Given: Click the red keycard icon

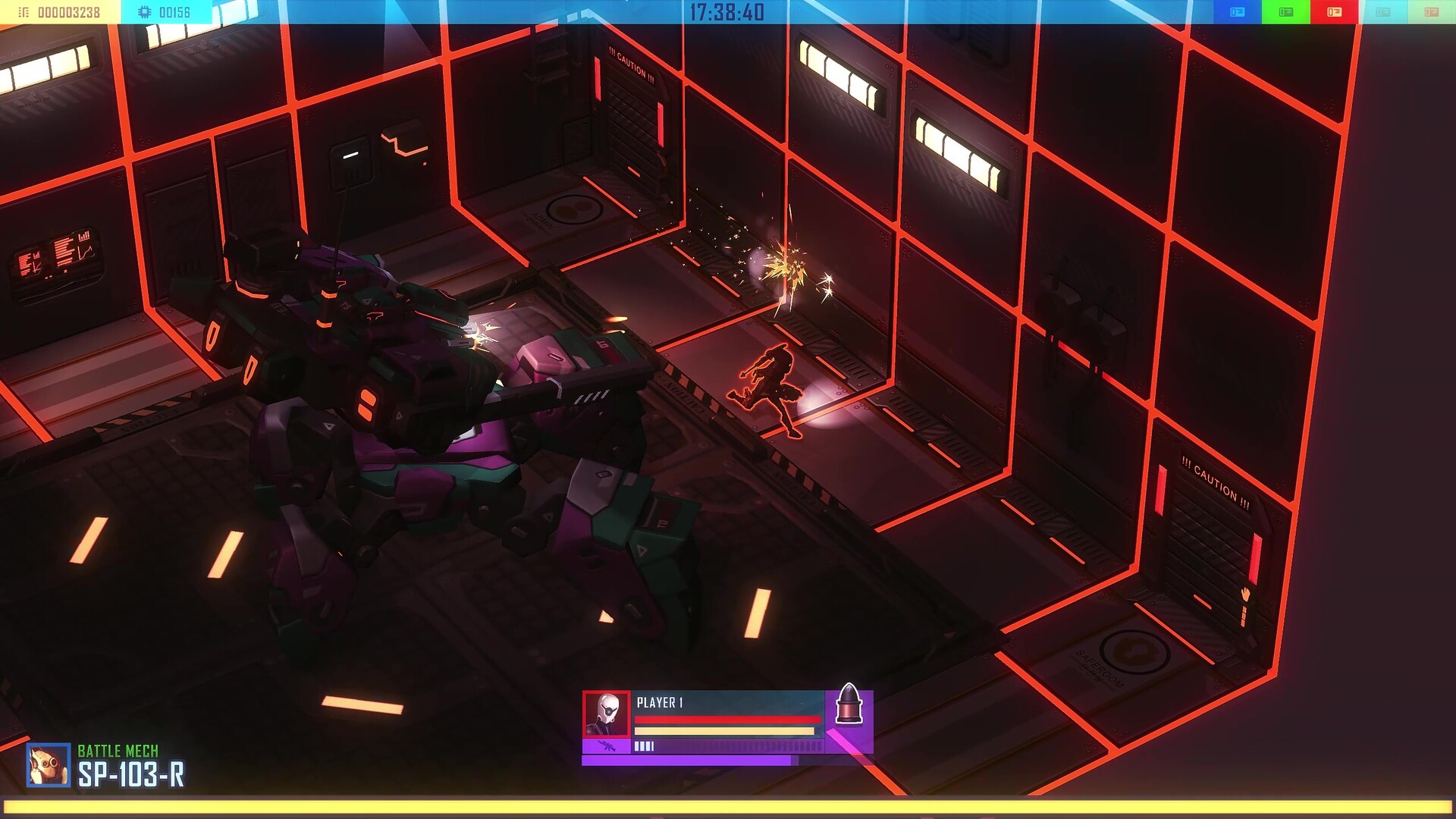Looking at the screenshot, I should [x=1333, y=11].
